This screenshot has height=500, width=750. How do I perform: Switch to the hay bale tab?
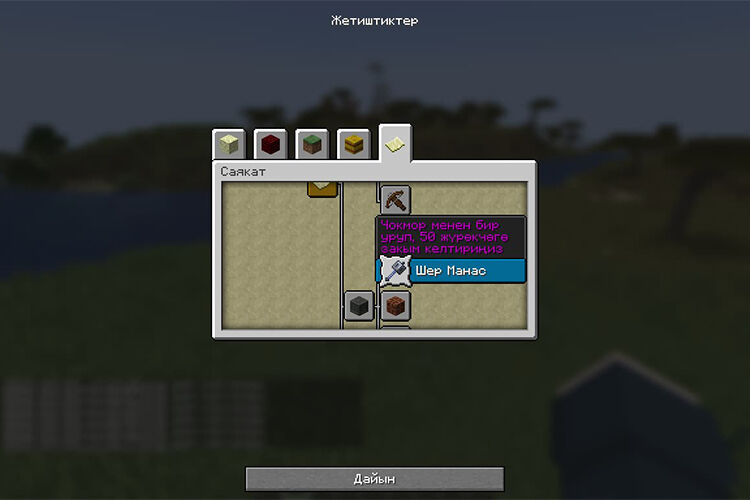tap(353, 144)
